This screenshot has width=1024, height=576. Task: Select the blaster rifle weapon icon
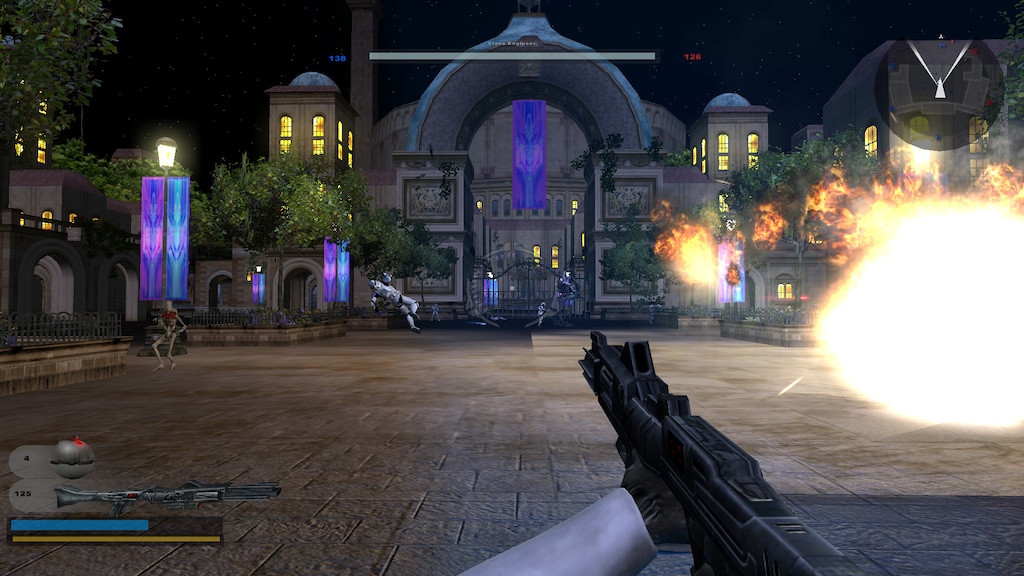[x=166, y=495]
